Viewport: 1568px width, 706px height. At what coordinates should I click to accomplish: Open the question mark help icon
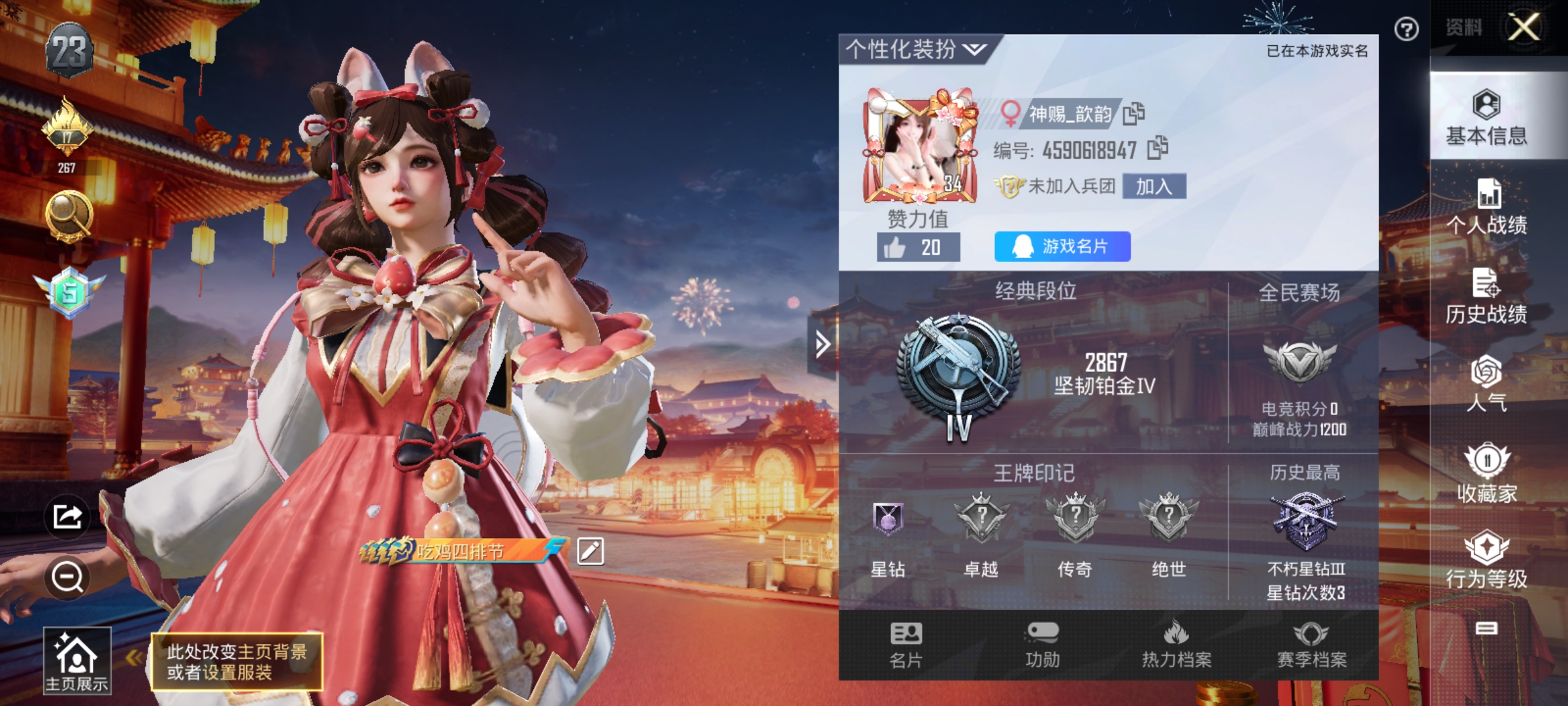click(1406, 29)
